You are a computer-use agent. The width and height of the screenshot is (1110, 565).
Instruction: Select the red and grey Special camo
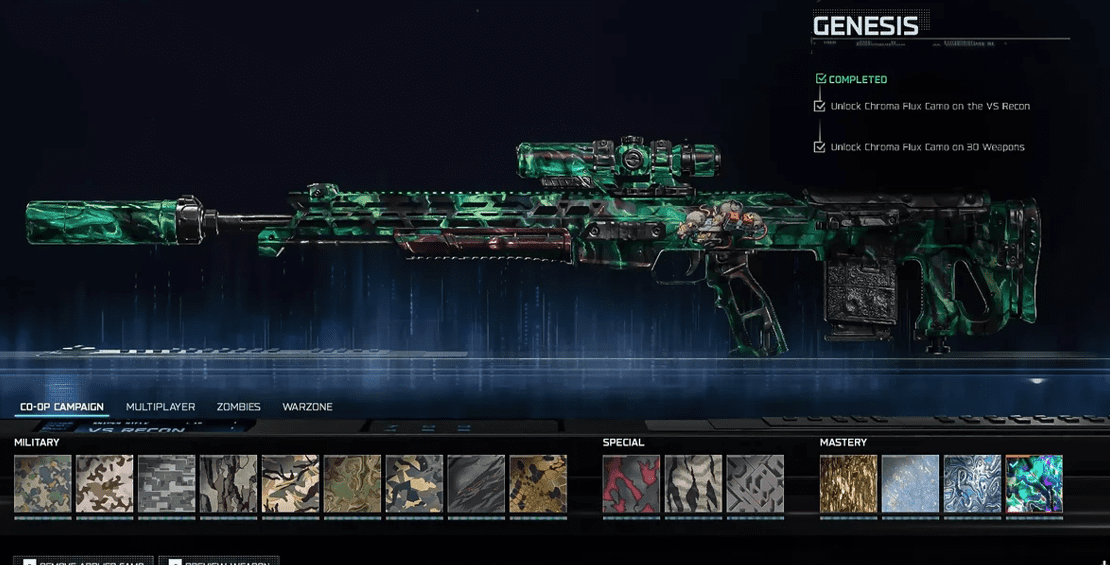(631, 484)
